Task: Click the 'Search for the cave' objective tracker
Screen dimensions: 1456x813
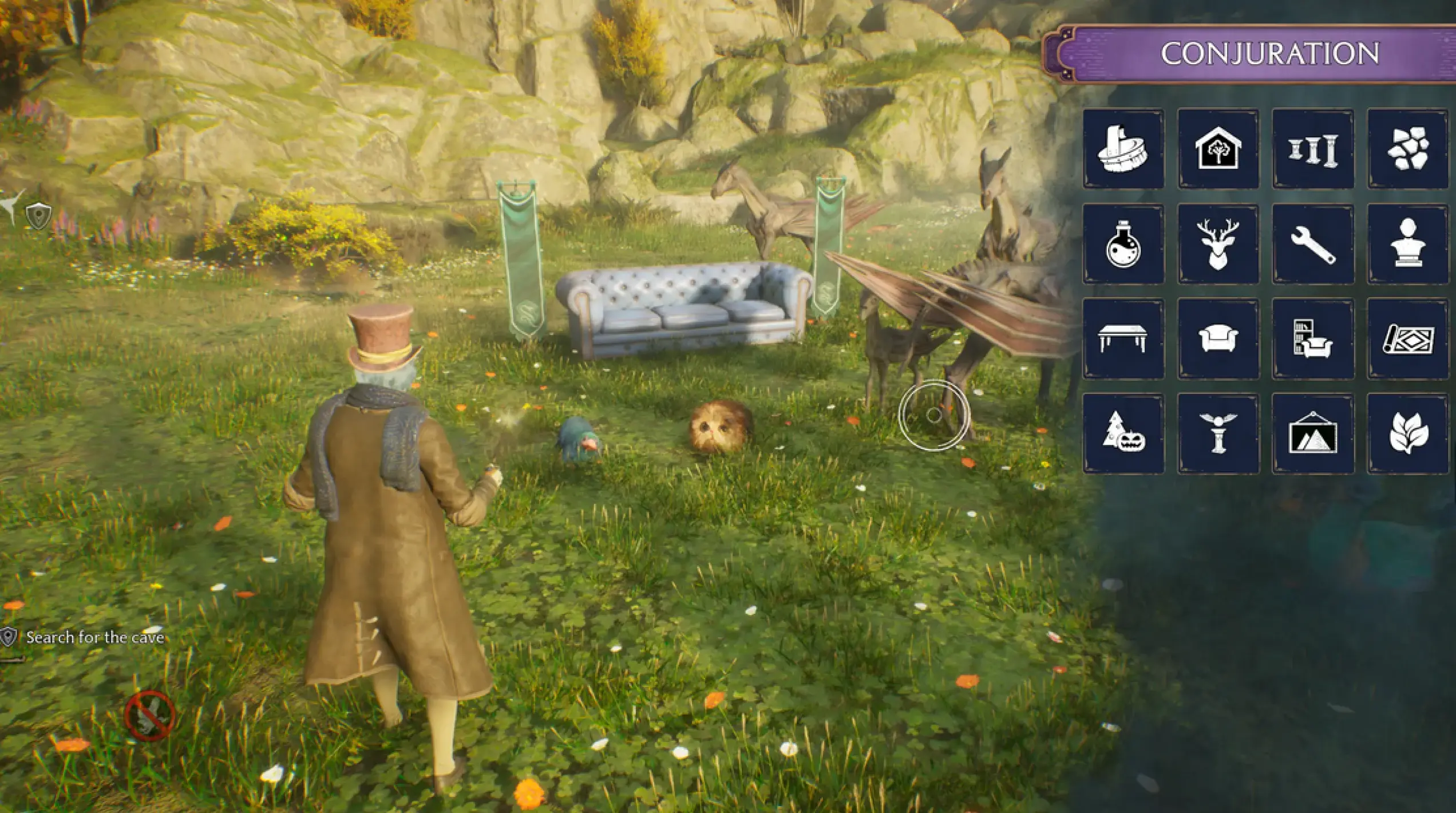Action: [94, 637]
